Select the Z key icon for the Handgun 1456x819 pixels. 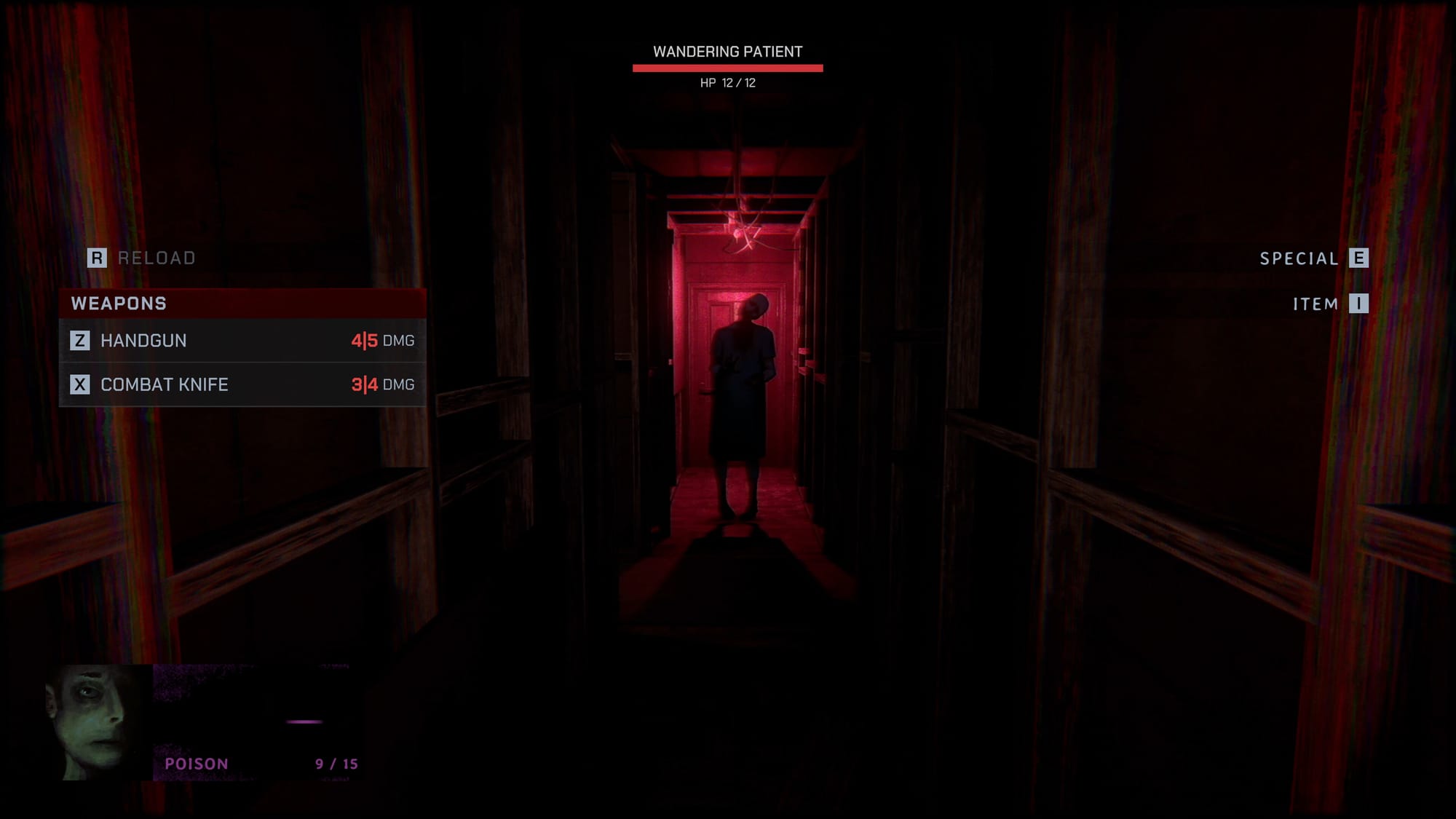[x=82, y=340]
